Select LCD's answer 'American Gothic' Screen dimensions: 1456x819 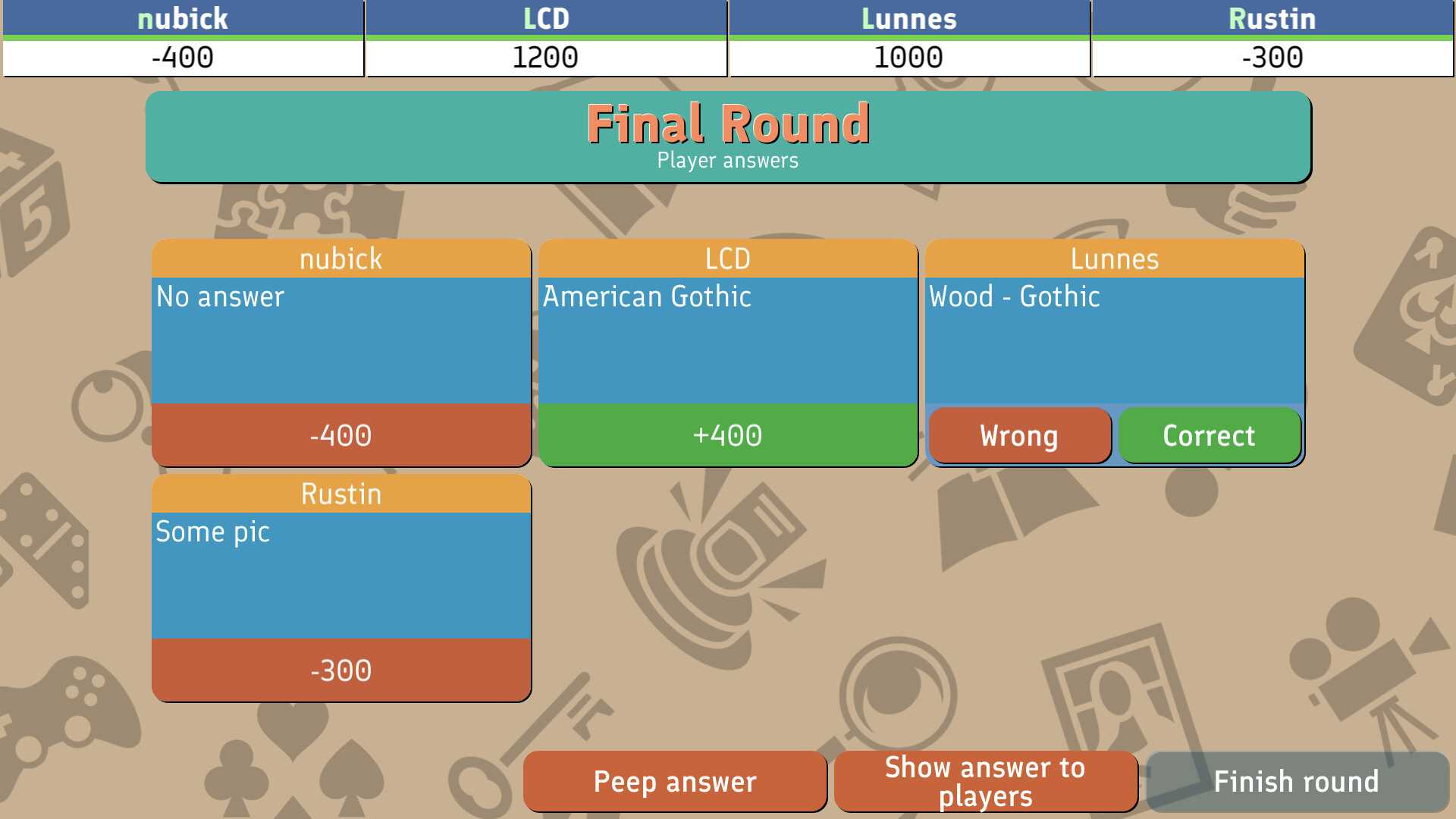click(x=728, y=341)
